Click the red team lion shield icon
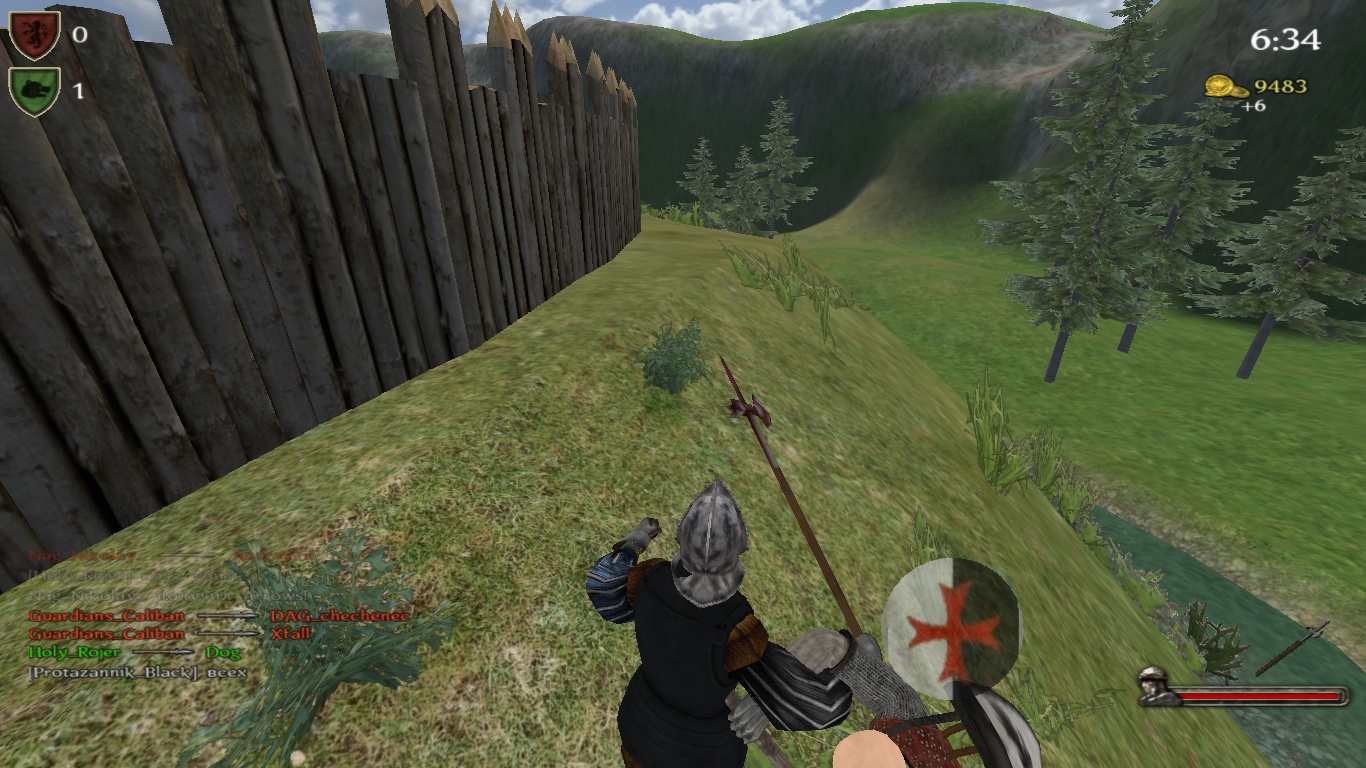The image size is (1366, 768). 35,35
